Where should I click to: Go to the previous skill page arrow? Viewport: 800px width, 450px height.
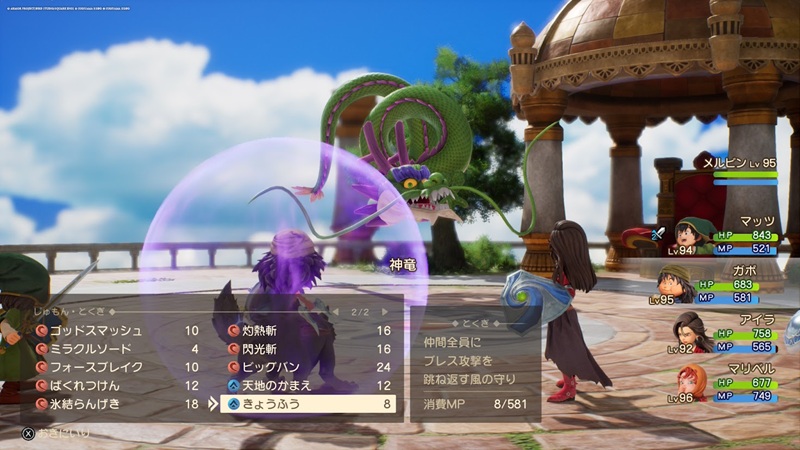[x=337, y=313]
